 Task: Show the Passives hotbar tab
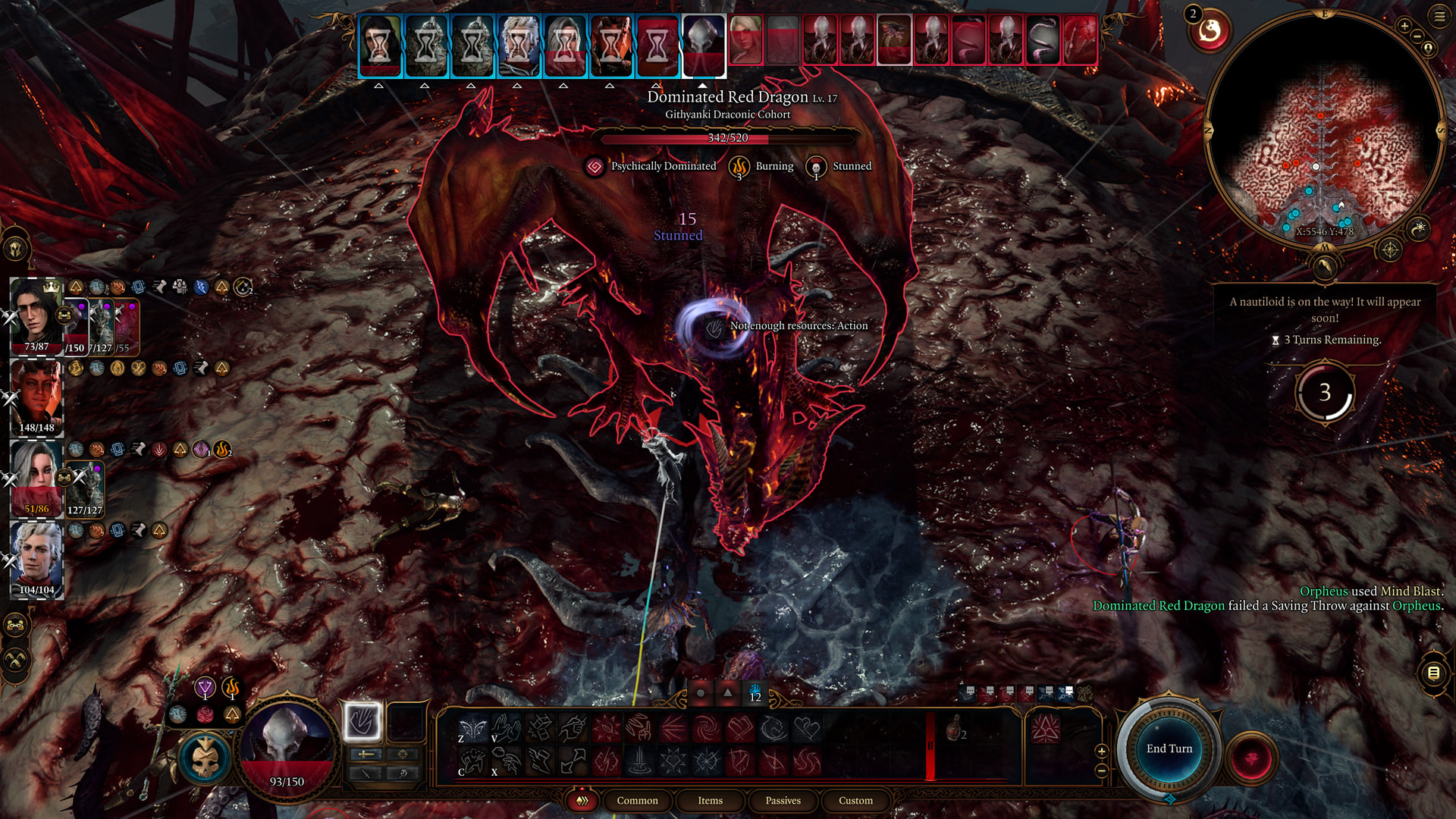(783, 800)
